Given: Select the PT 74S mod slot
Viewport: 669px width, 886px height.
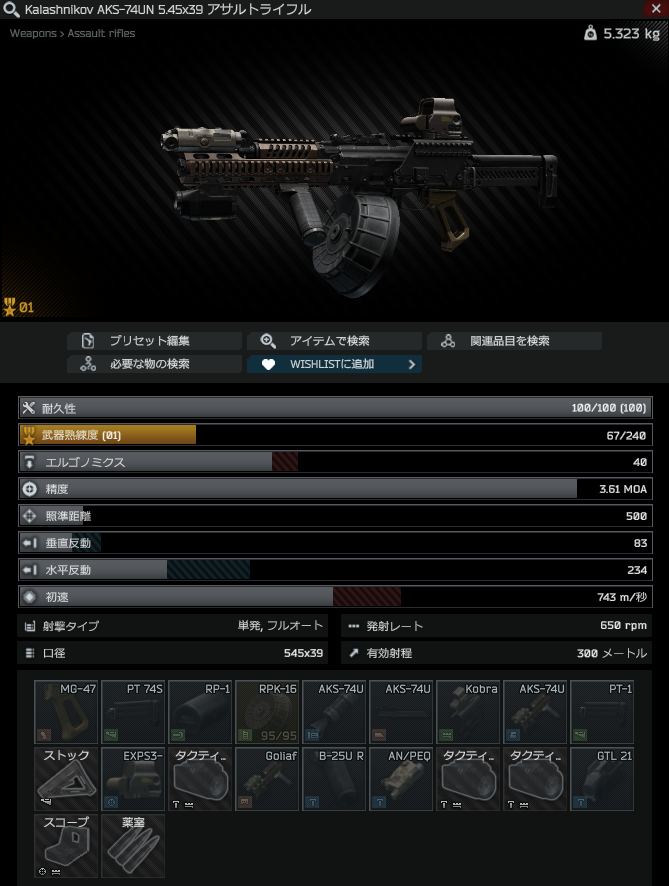Looking at the screenshot, I should pos(133,712).
